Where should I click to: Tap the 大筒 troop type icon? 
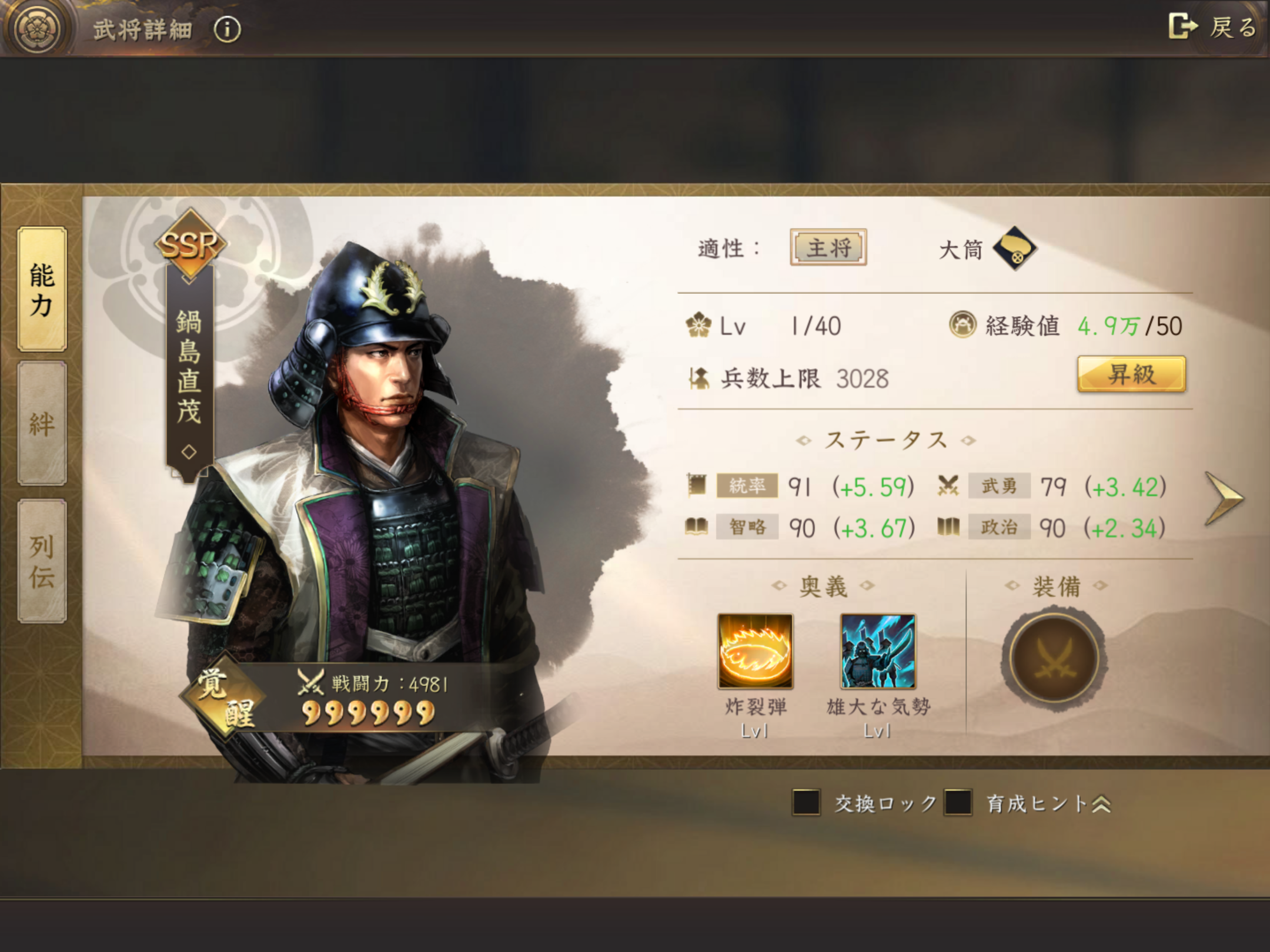[x=1014, y=249]
